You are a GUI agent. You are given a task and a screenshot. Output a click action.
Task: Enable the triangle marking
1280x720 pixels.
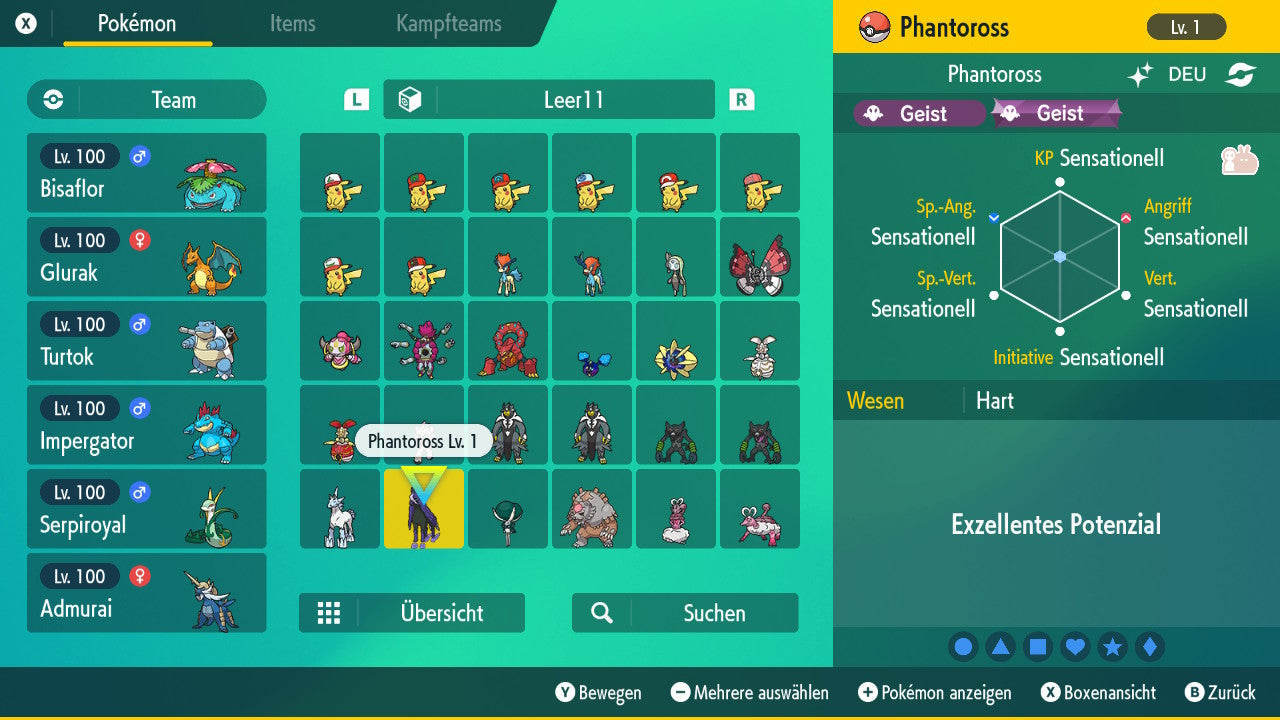tap(1000, 646)
